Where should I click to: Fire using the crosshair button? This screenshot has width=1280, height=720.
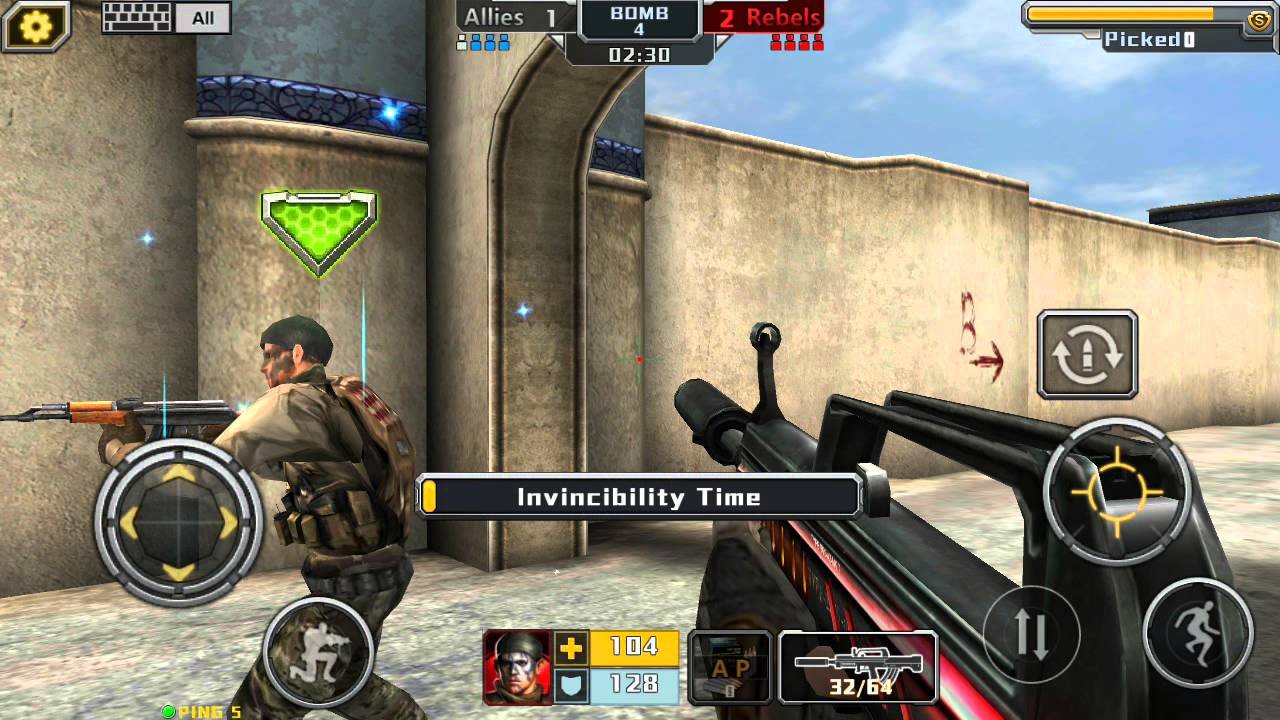pyautogui.click(x=1117, y=491)
